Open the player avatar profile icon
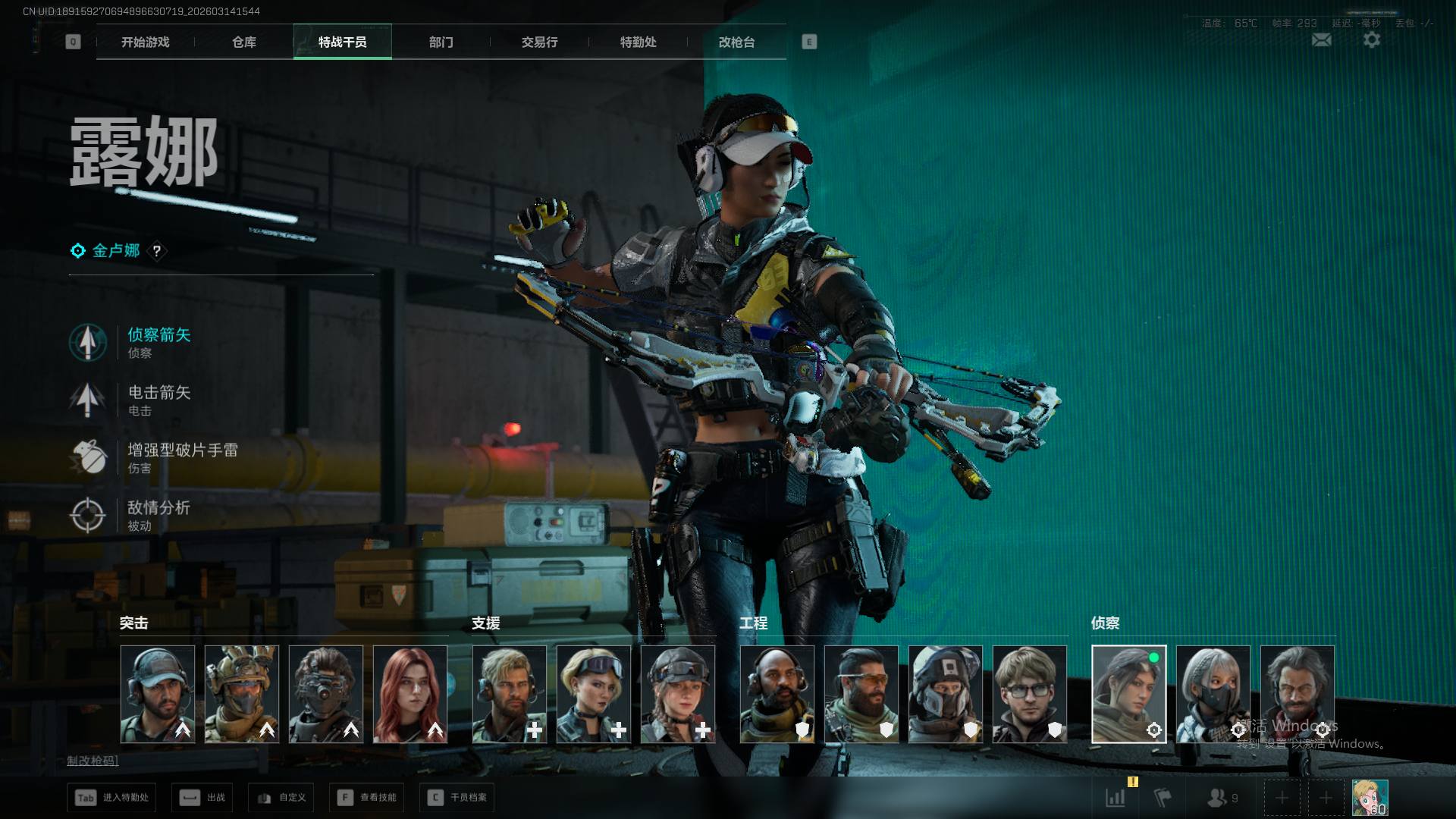 tap(1370, 798)
